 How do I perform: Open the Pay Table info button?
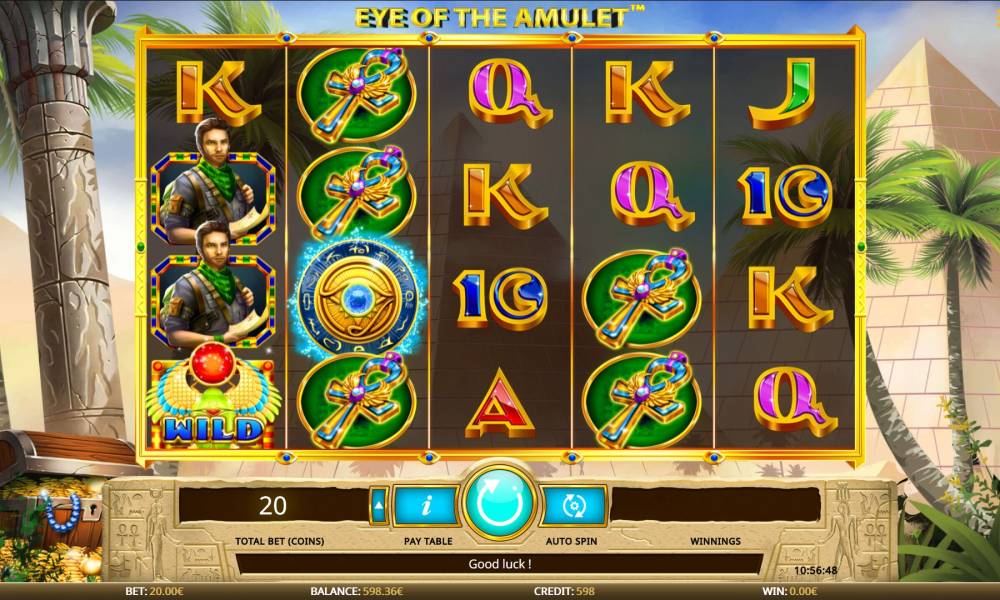[428, 506]
